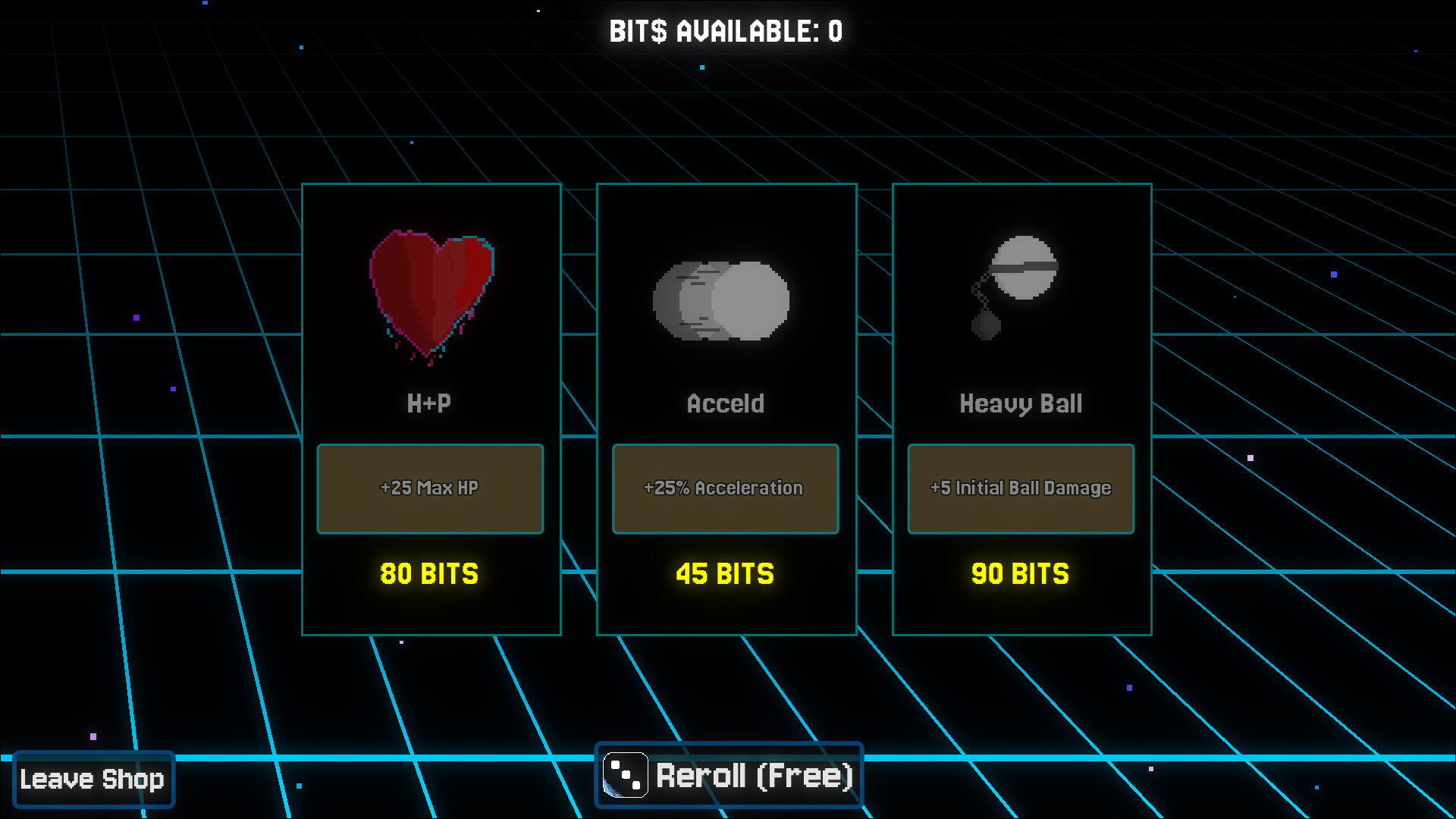
Task: Click the 80 BITS price label
Action: point(428,574)
